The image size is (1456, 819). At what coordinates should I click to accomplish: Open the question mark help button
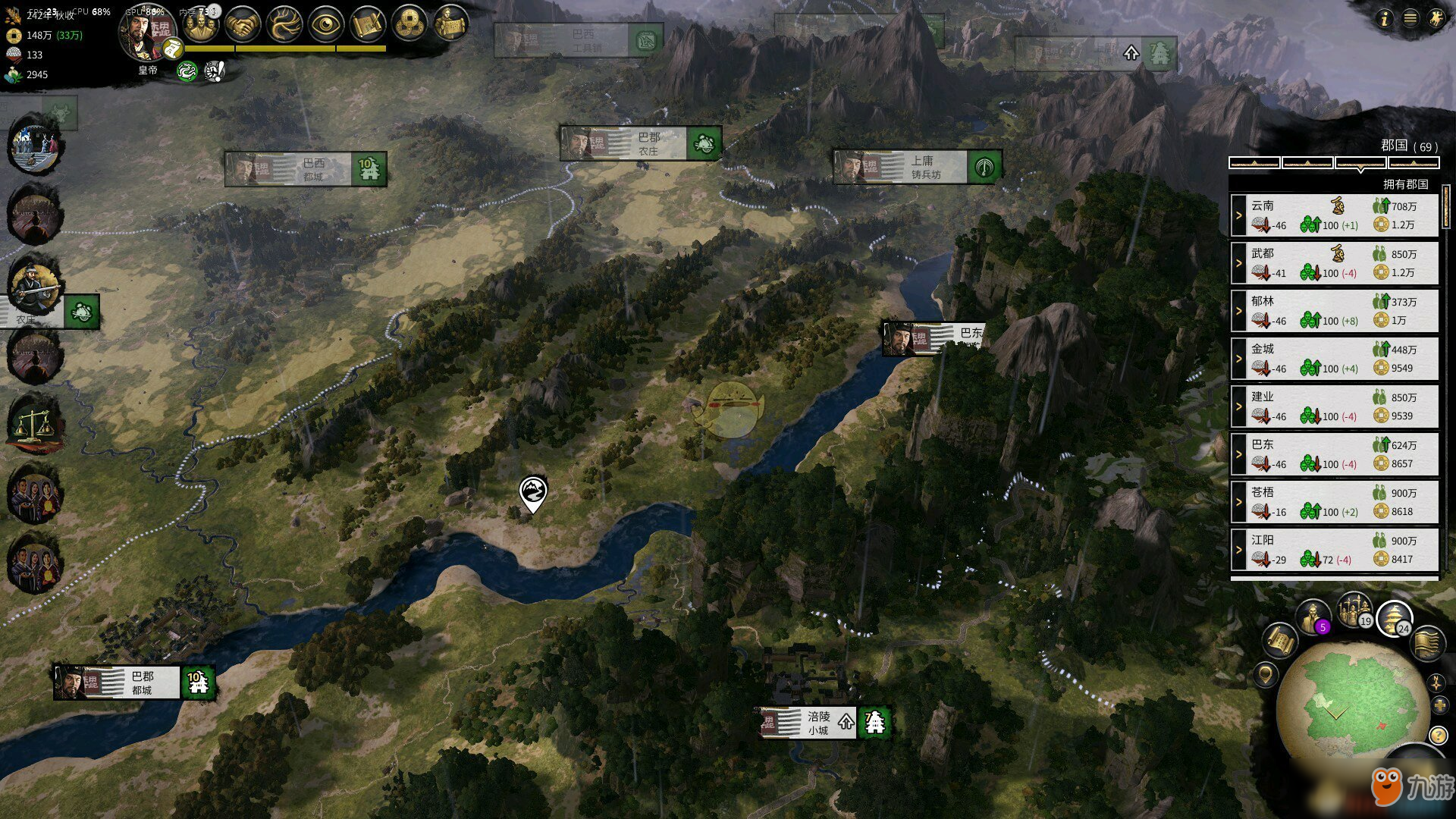tap(1438, 735)
